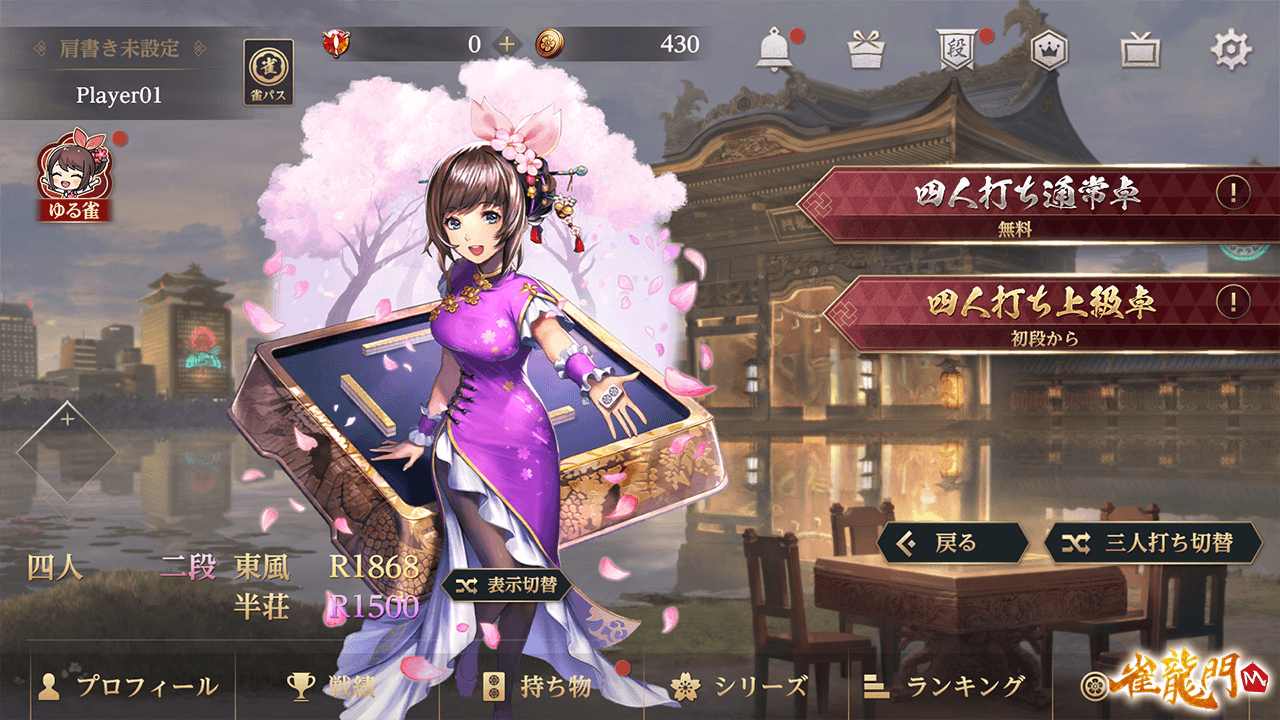
Task: Open the 持ち物 inventory
Action: pyautogui.click(x=541, y=686)
